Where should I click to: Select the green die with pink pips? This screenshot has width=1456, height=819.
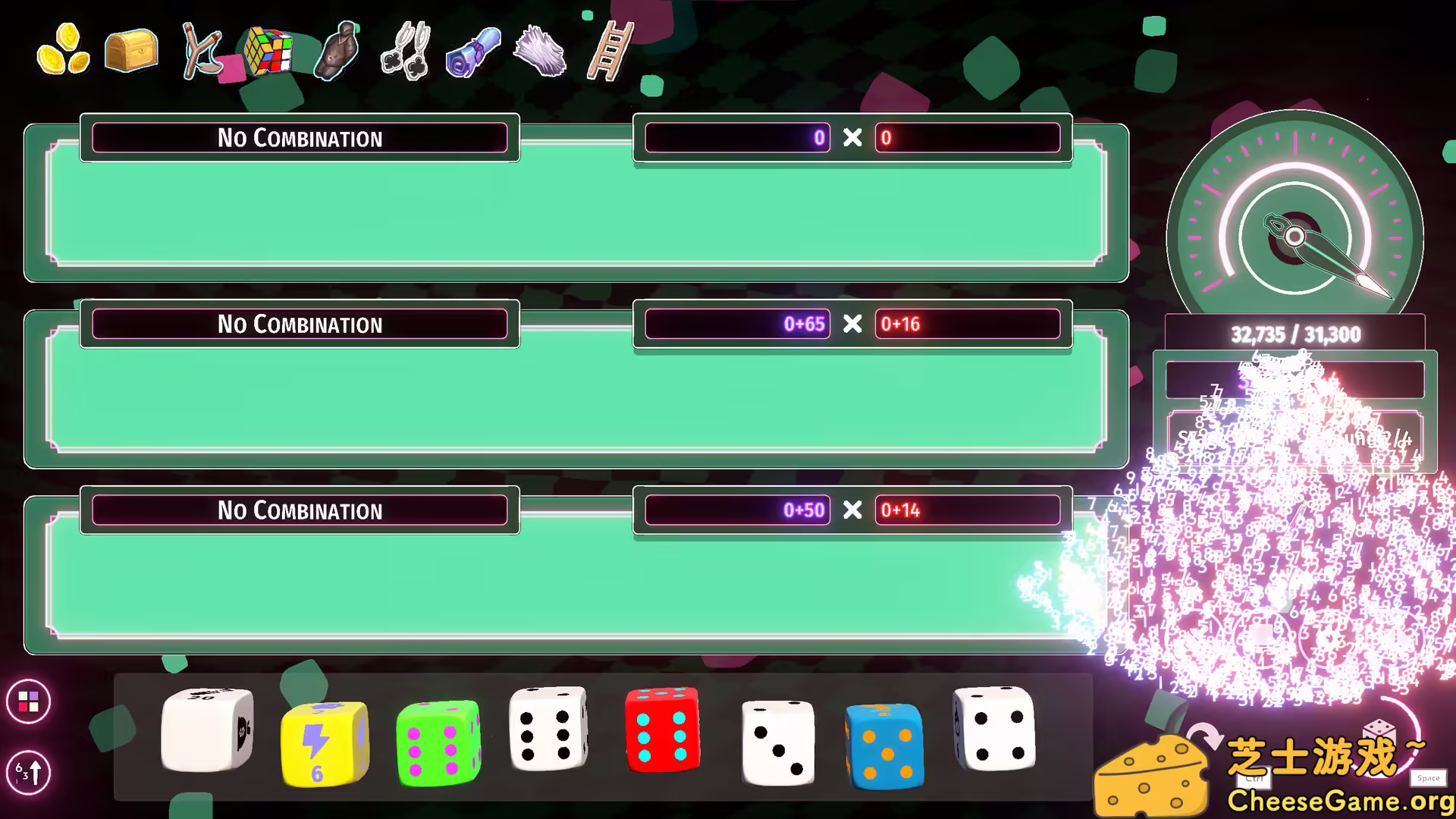click(438, 743)
